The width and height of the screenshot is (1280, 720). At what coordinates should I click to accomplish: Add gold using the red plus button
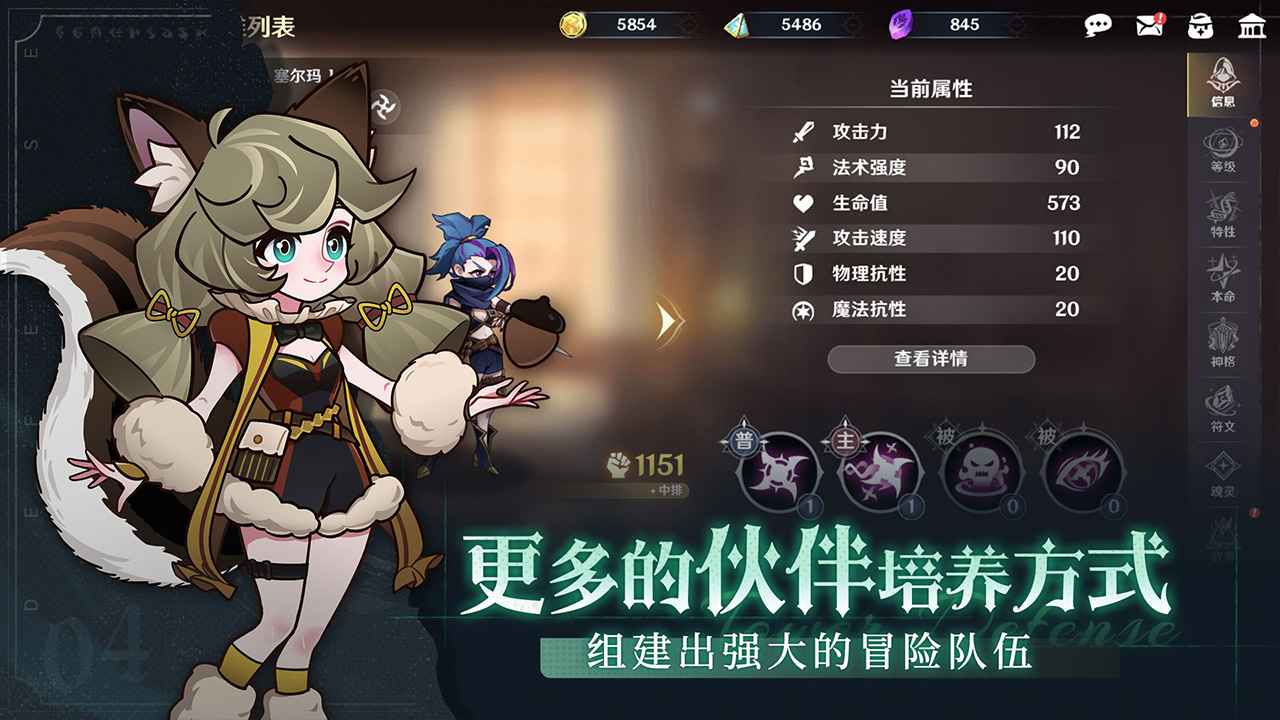coord(688,26)
